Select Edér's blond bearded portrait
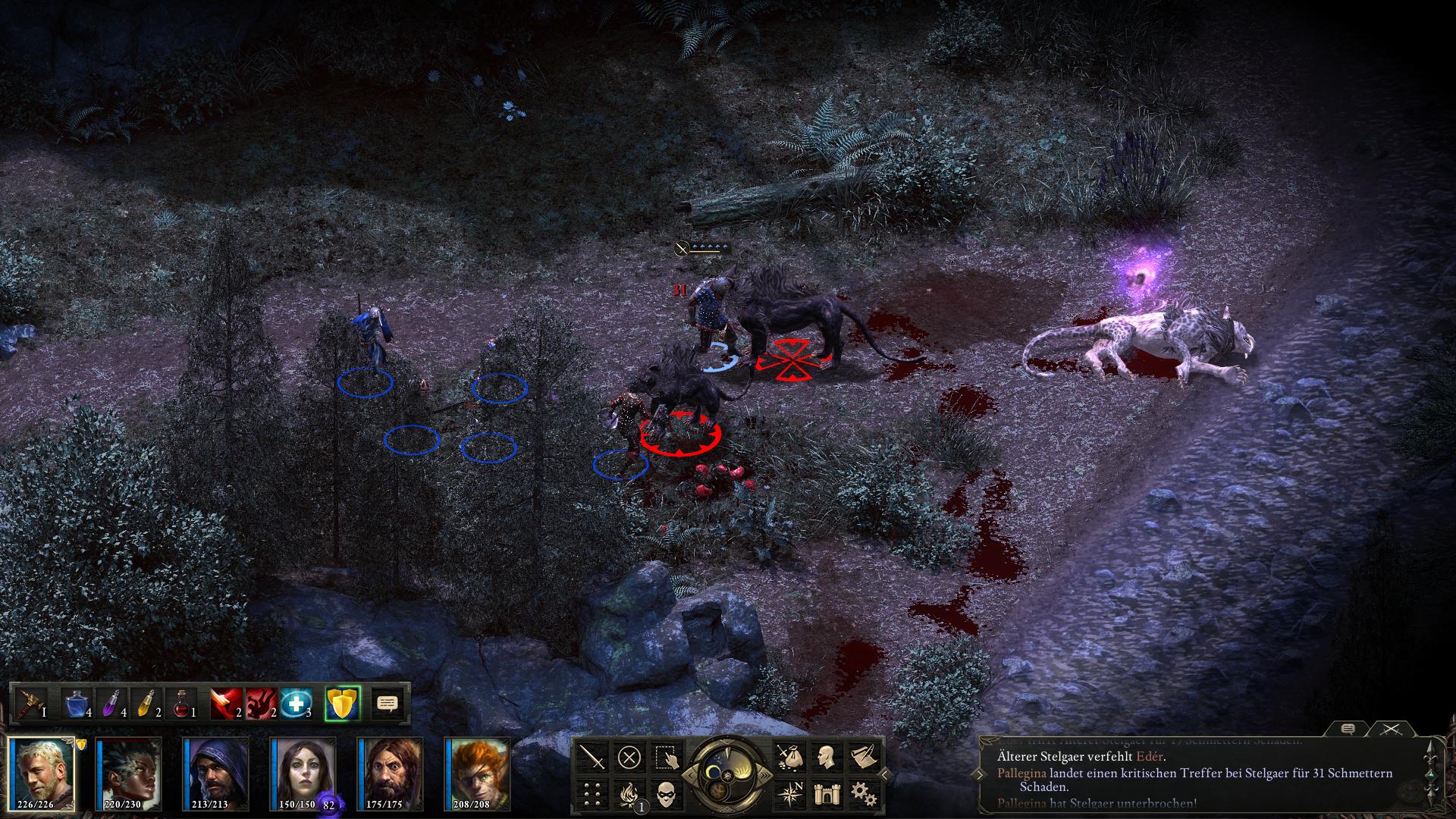This screenshot has width=1456, height=819. 42,772
